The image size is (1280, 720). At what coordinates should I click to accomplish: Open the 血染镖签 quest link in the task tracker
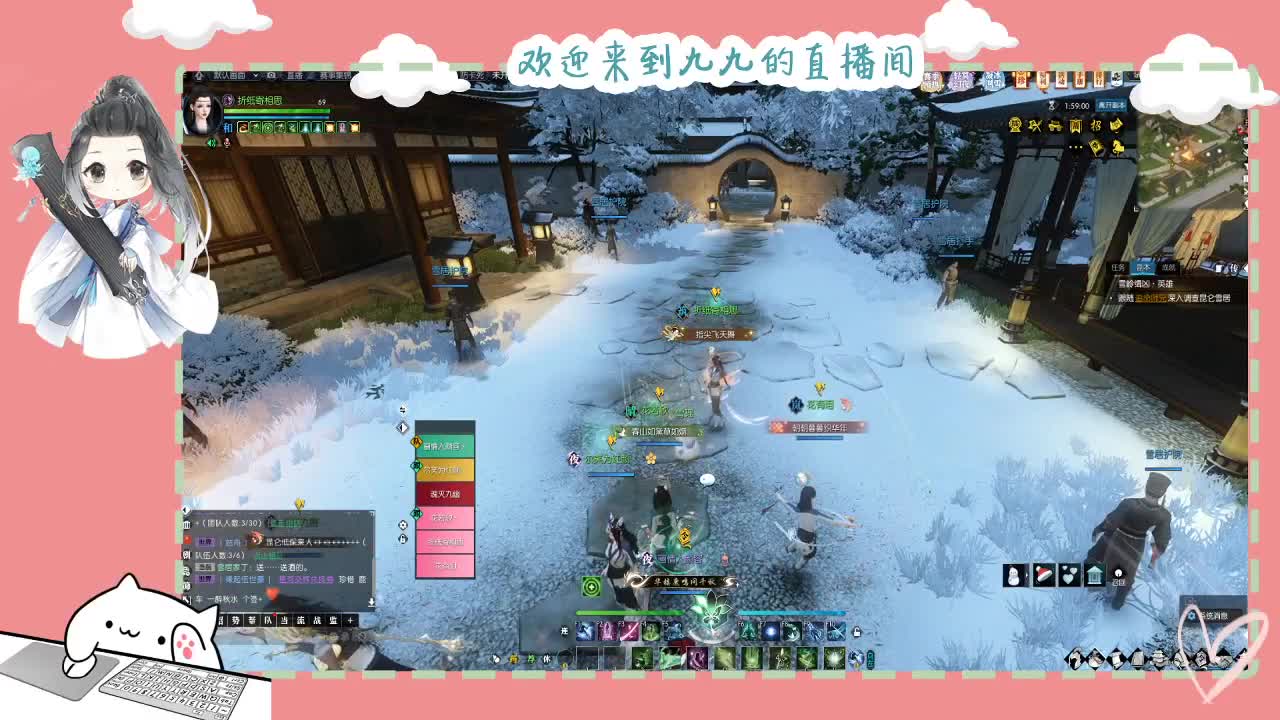[x=1151, y=298]
